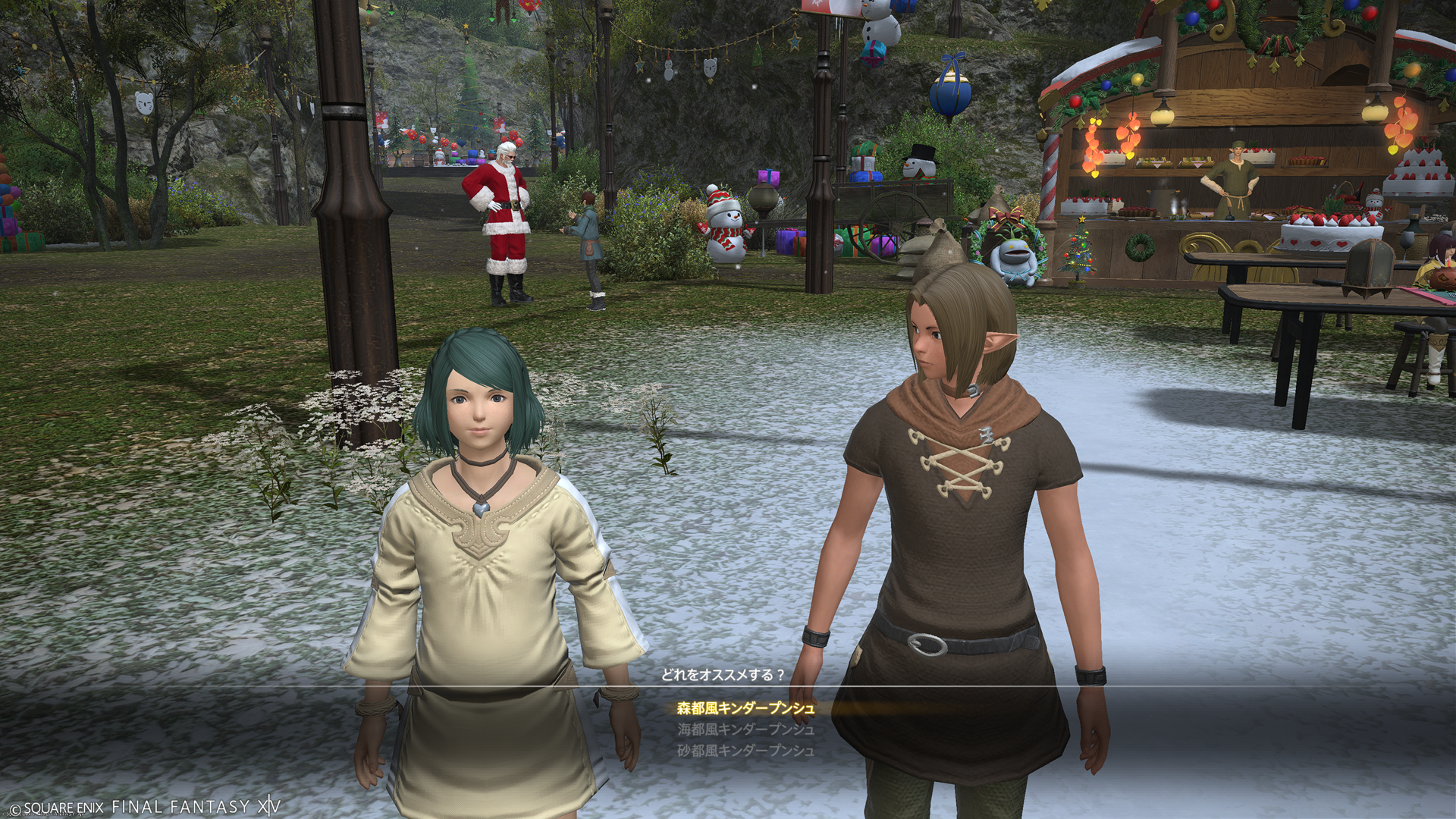
Task: Choose 森都風キンダープンシュ dialogue option
Action: (x=745, y=709)
